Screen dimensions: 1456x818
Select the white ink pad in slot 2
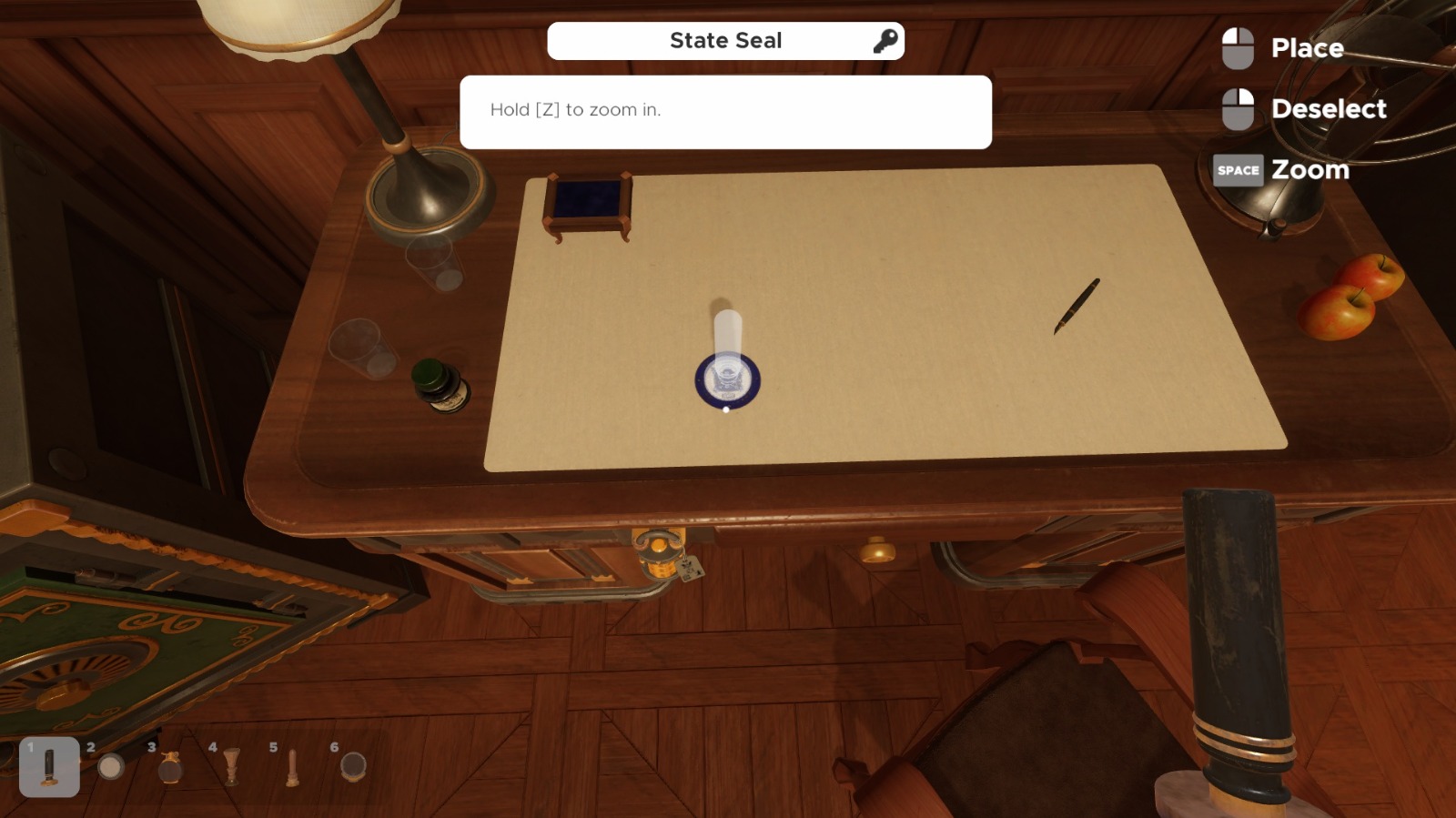coord(111,767)
